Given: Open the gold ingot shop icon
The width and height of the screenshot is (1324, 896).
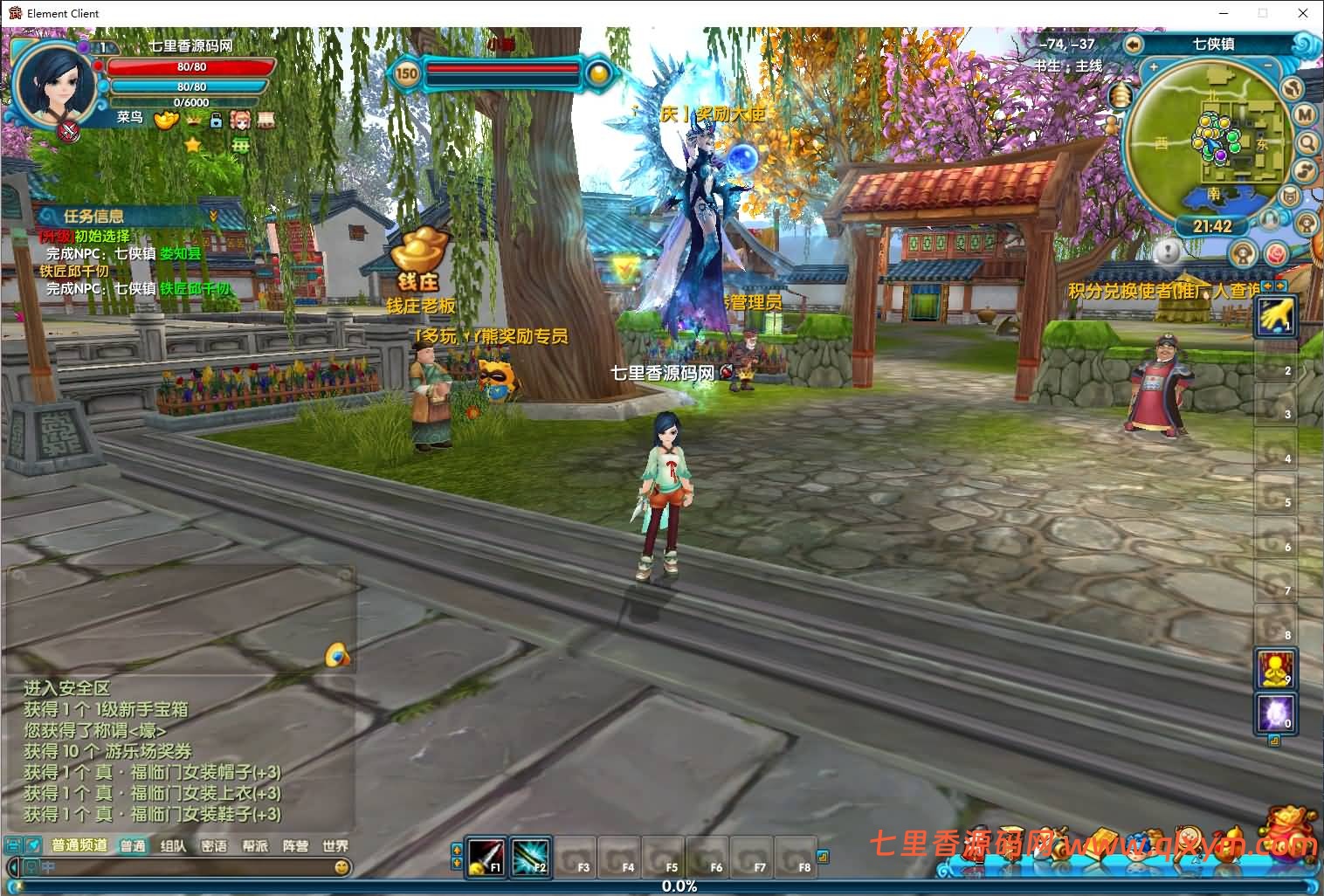Looking at the screenshot, I should tap(166, 120).
